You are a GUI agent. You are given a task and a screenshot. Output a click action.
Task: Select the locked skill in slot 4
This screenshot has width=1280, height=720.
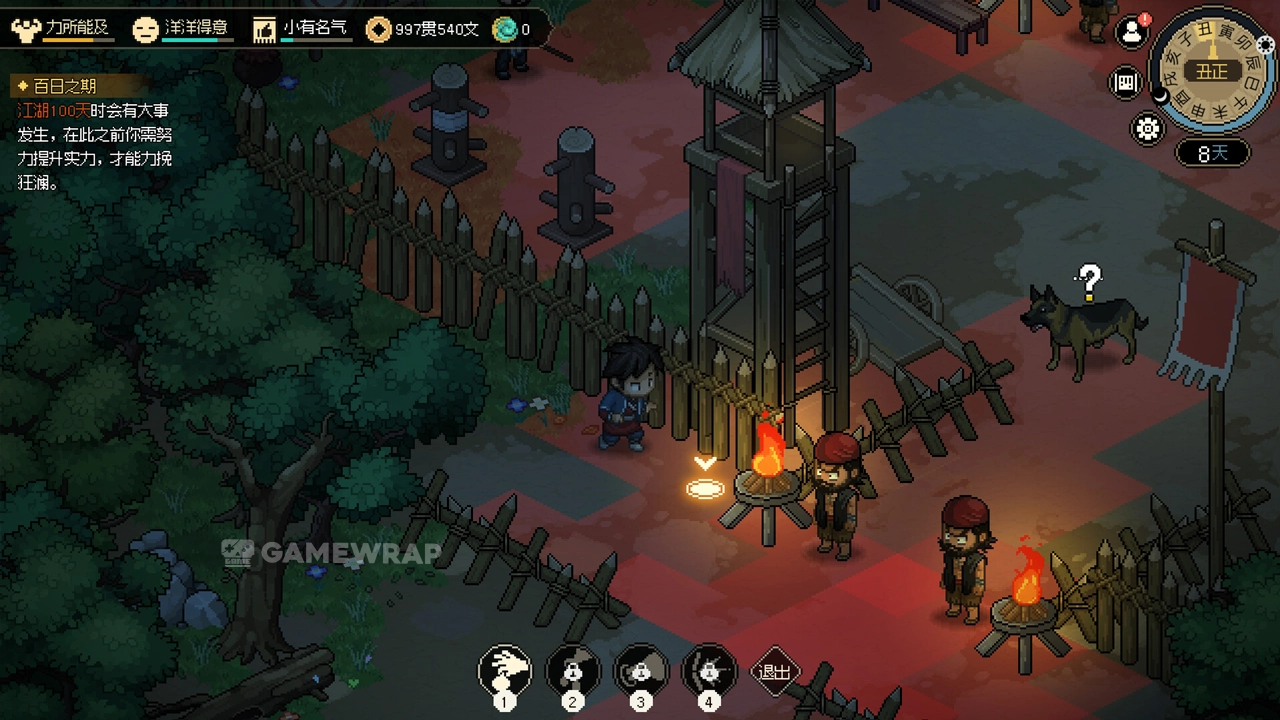coord(709,670)
